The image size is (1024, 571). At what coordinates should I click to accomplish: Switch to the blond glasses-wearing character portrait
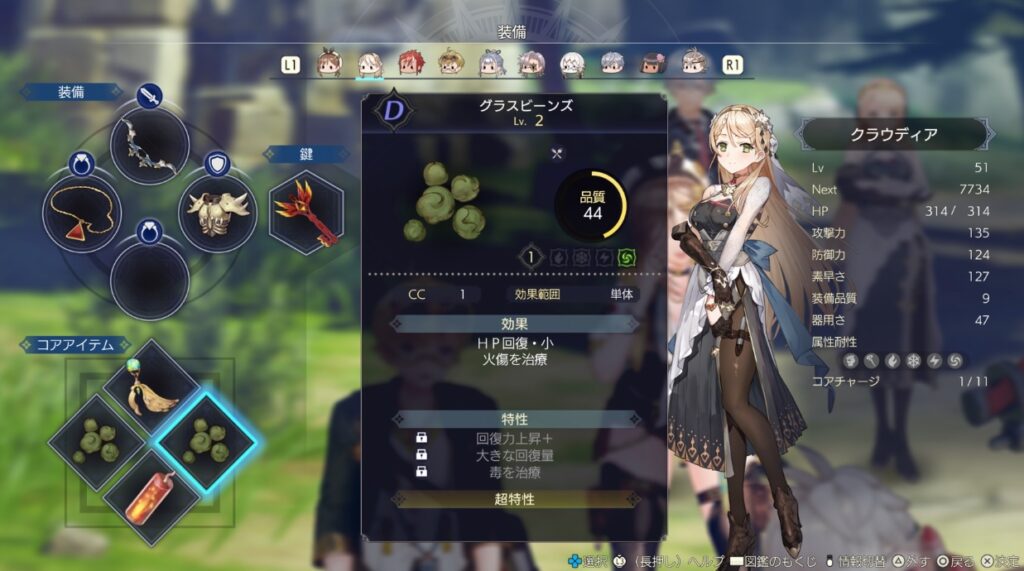pos(450,64)
